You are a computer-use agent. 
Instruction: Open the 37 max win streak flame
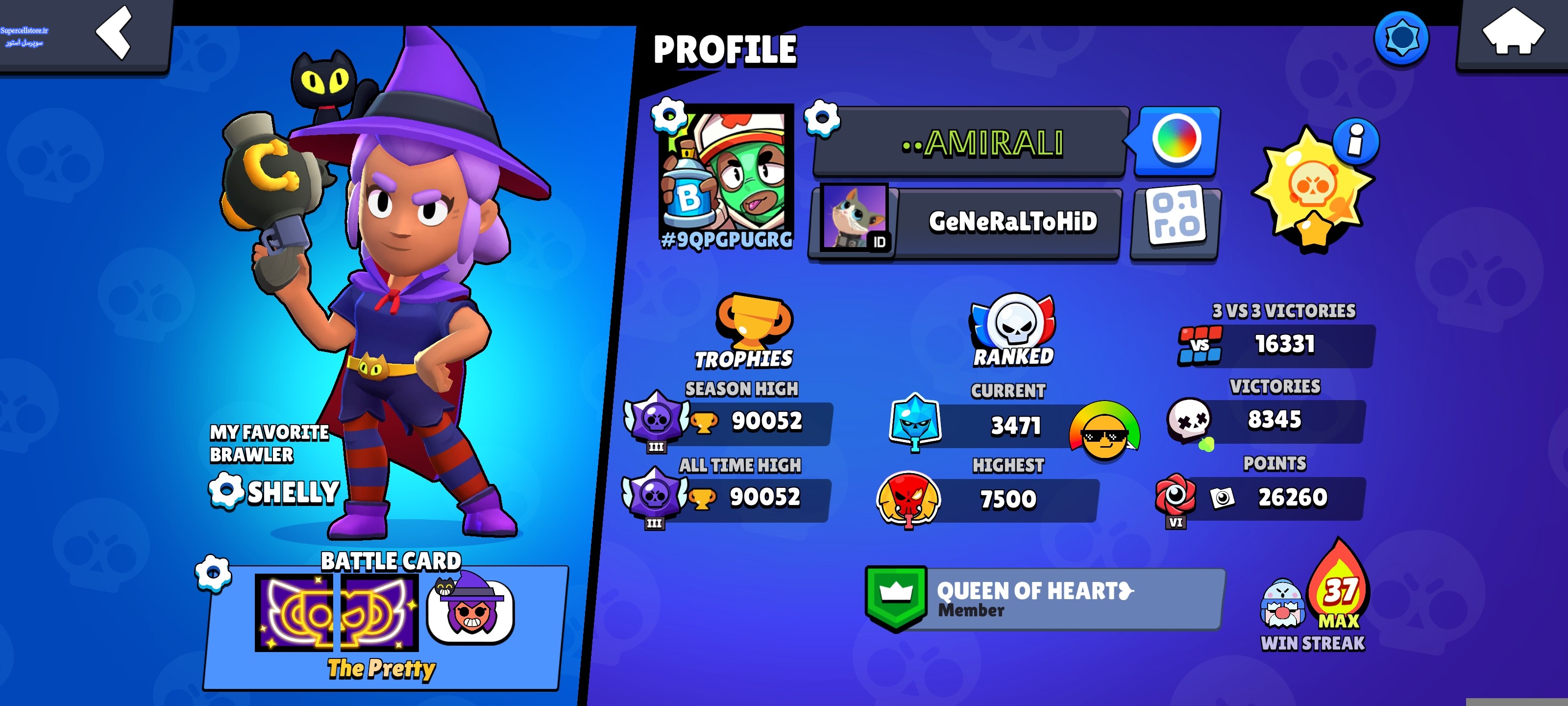(x=1339, y=585)
